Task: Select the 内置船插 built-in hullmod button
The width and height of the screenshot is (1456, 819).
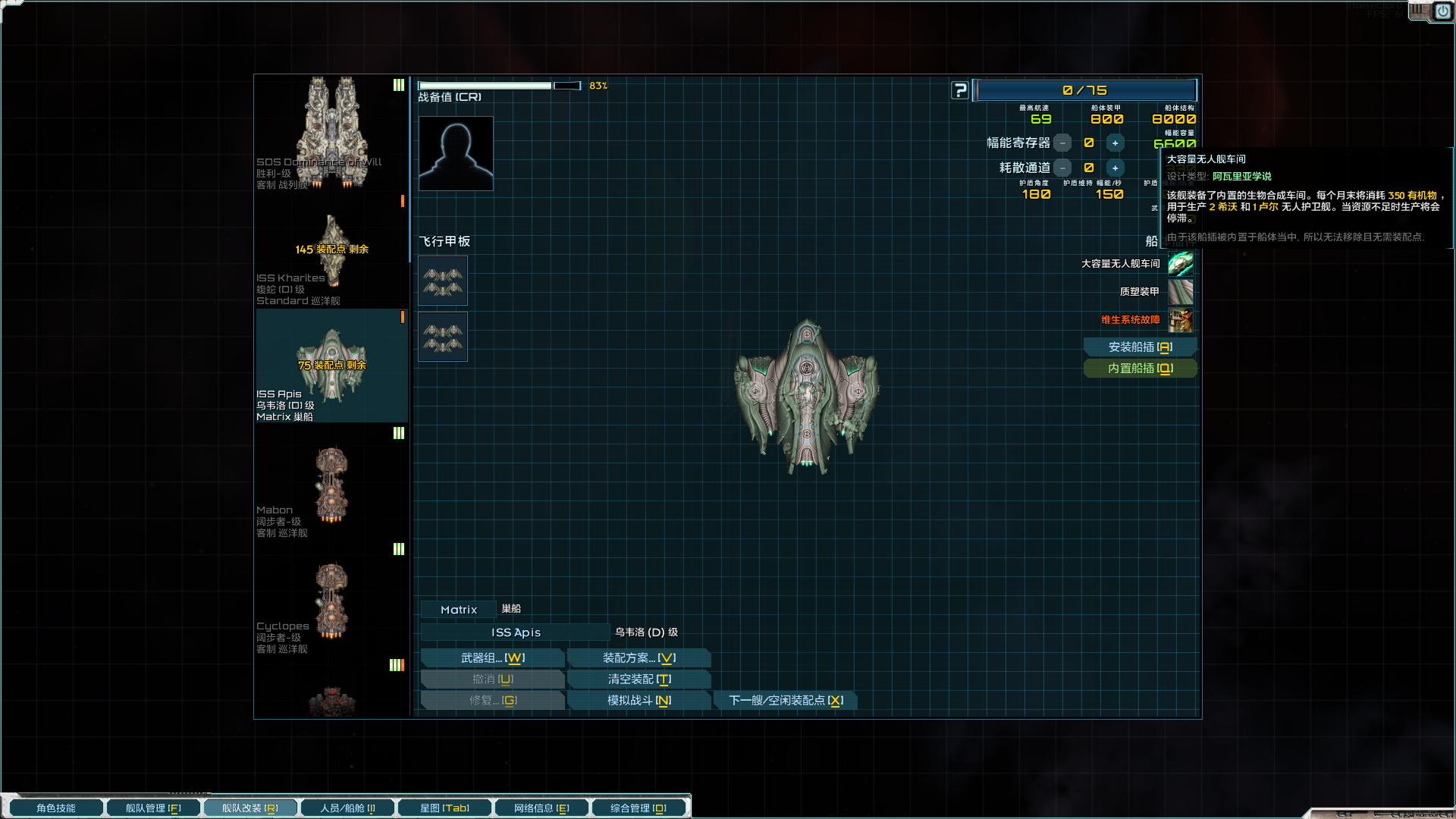Action: point(1140,369)
